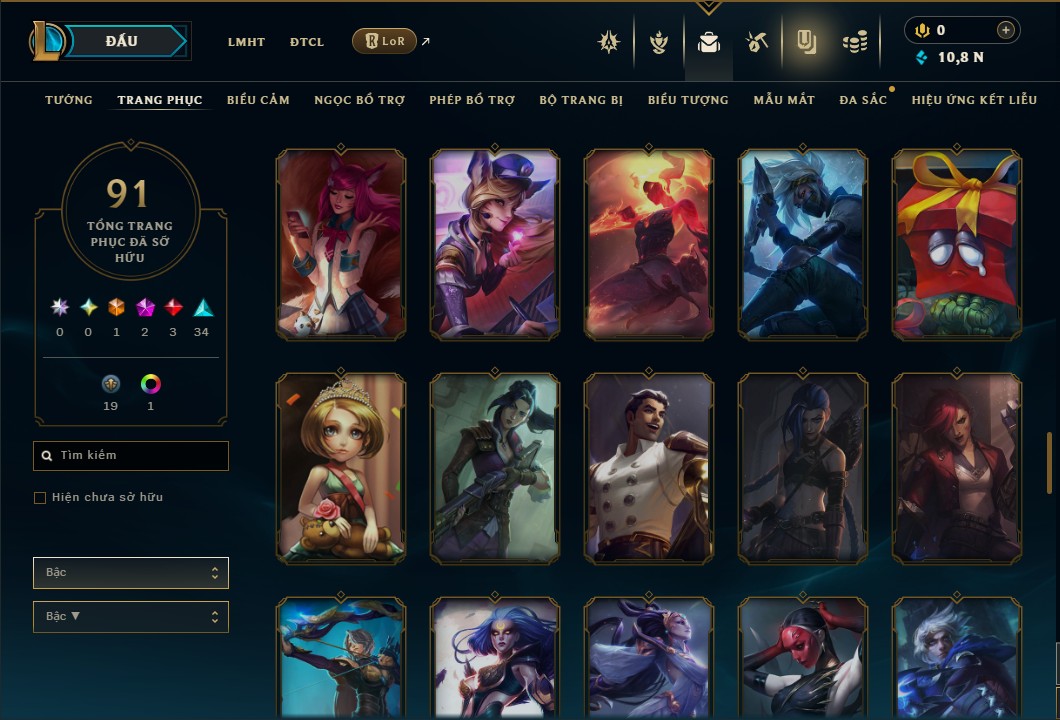Open the LMHT home link
The height and width of the screenshot is (720, 1060).
coord(246,42)
